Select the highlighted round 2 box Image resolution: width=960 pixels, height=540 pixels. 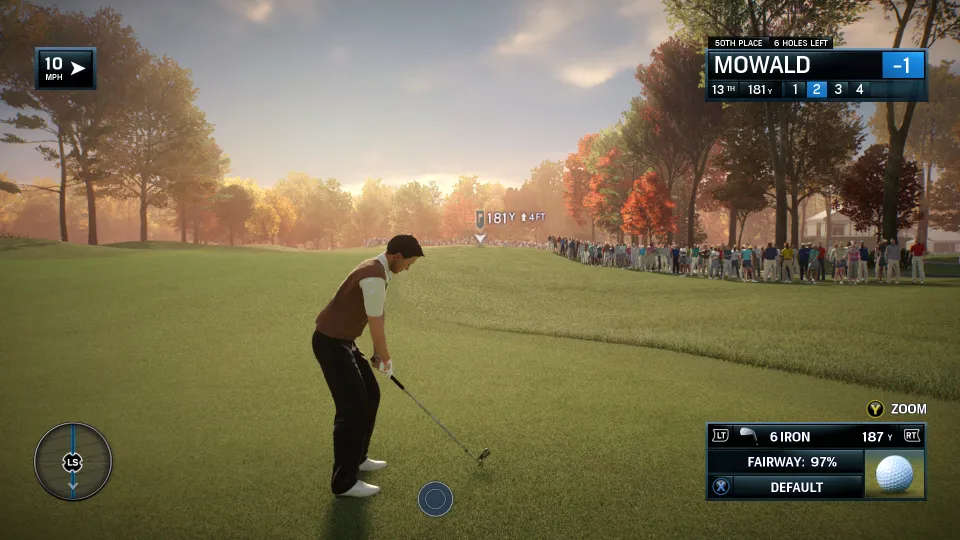(x=816, y=89)
